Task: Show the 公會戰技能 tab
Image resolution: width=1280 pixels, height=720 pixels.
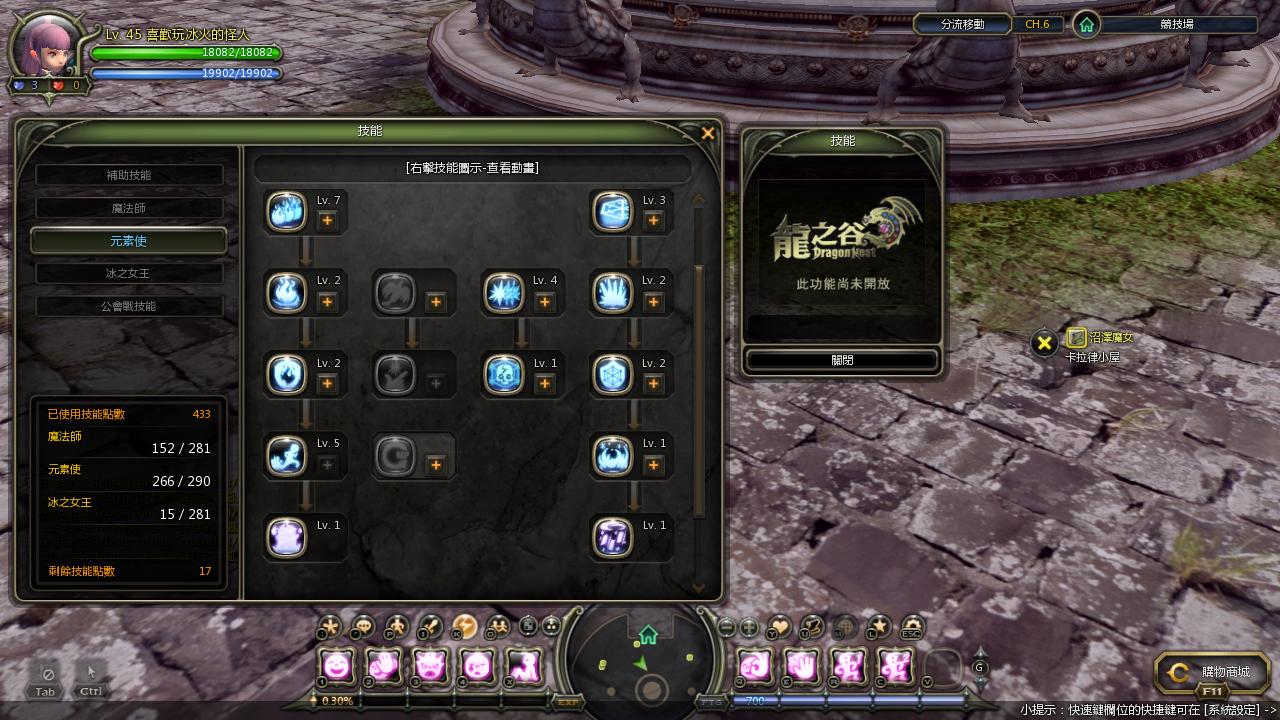Action: [129, 306]
